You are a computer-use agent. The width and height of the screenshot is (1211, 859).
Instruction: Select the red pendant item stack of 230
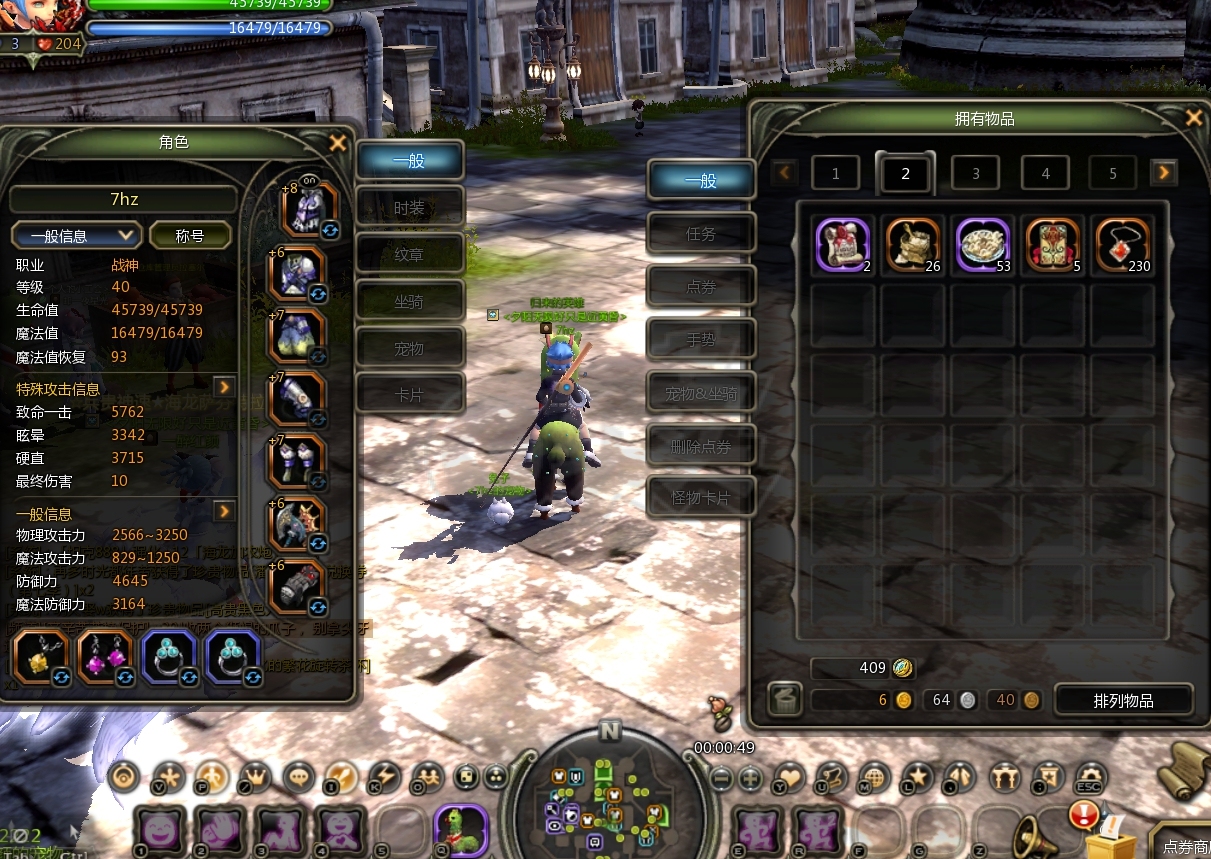point(1122,245)
